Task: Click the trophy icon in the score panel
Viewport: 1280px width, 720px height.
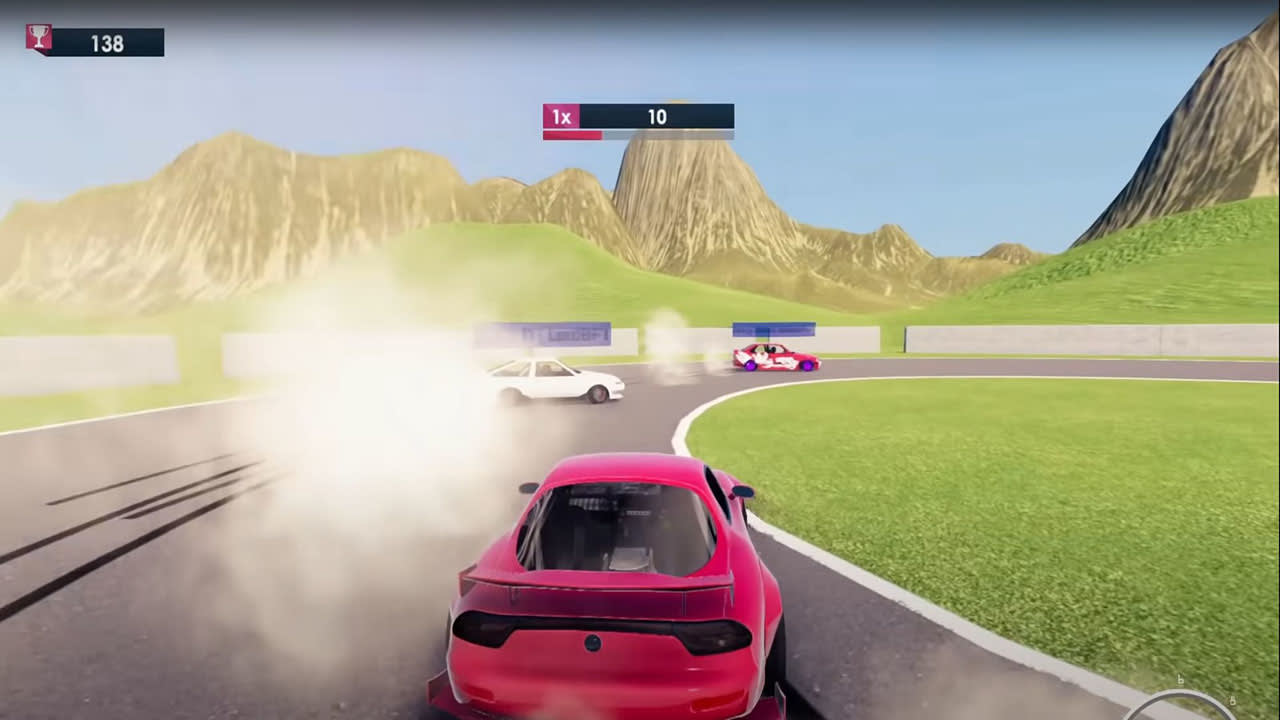Action: 38,36
